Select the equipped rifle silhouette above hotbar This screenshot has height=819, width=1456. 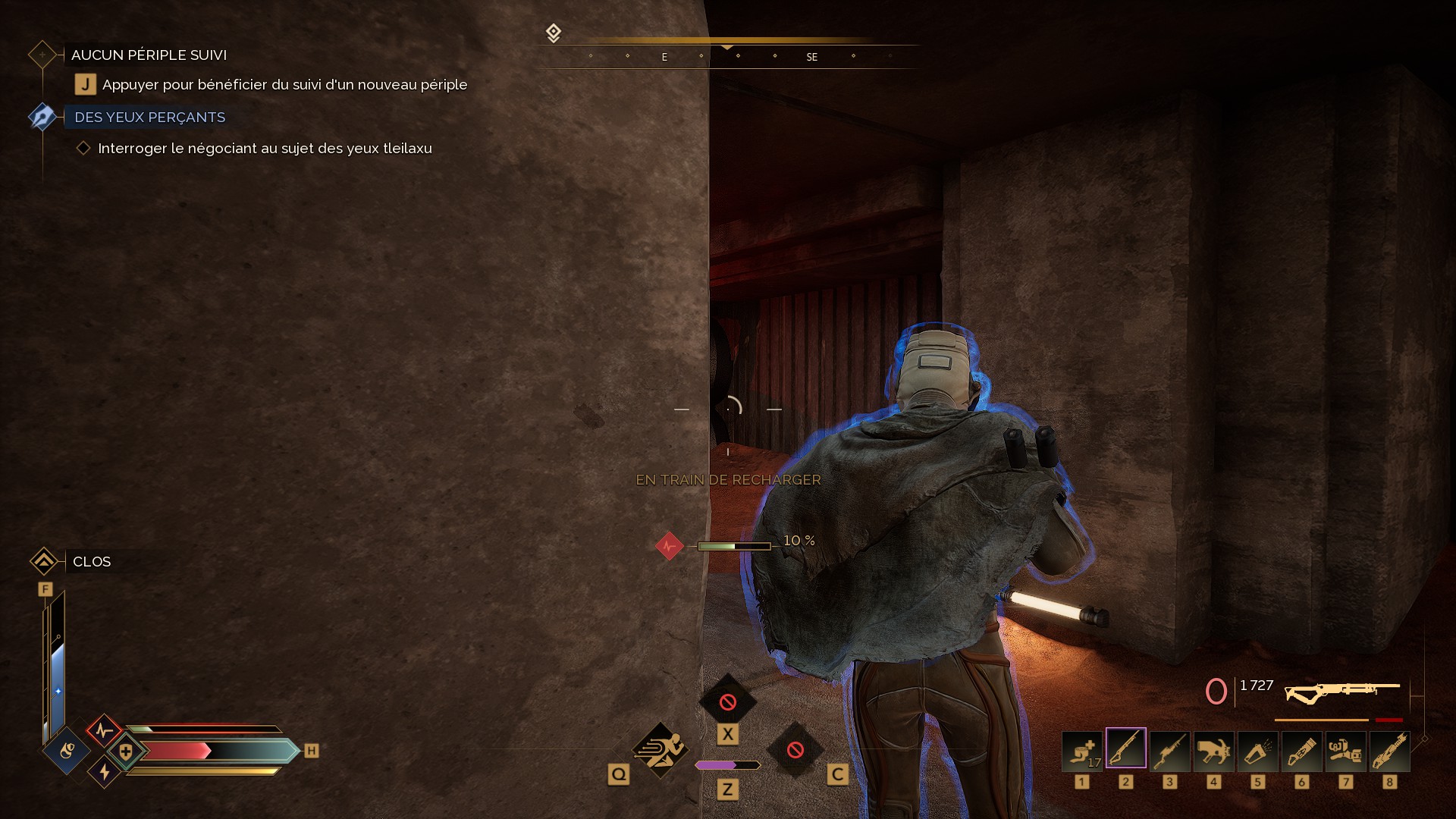tap(1341, 691)
